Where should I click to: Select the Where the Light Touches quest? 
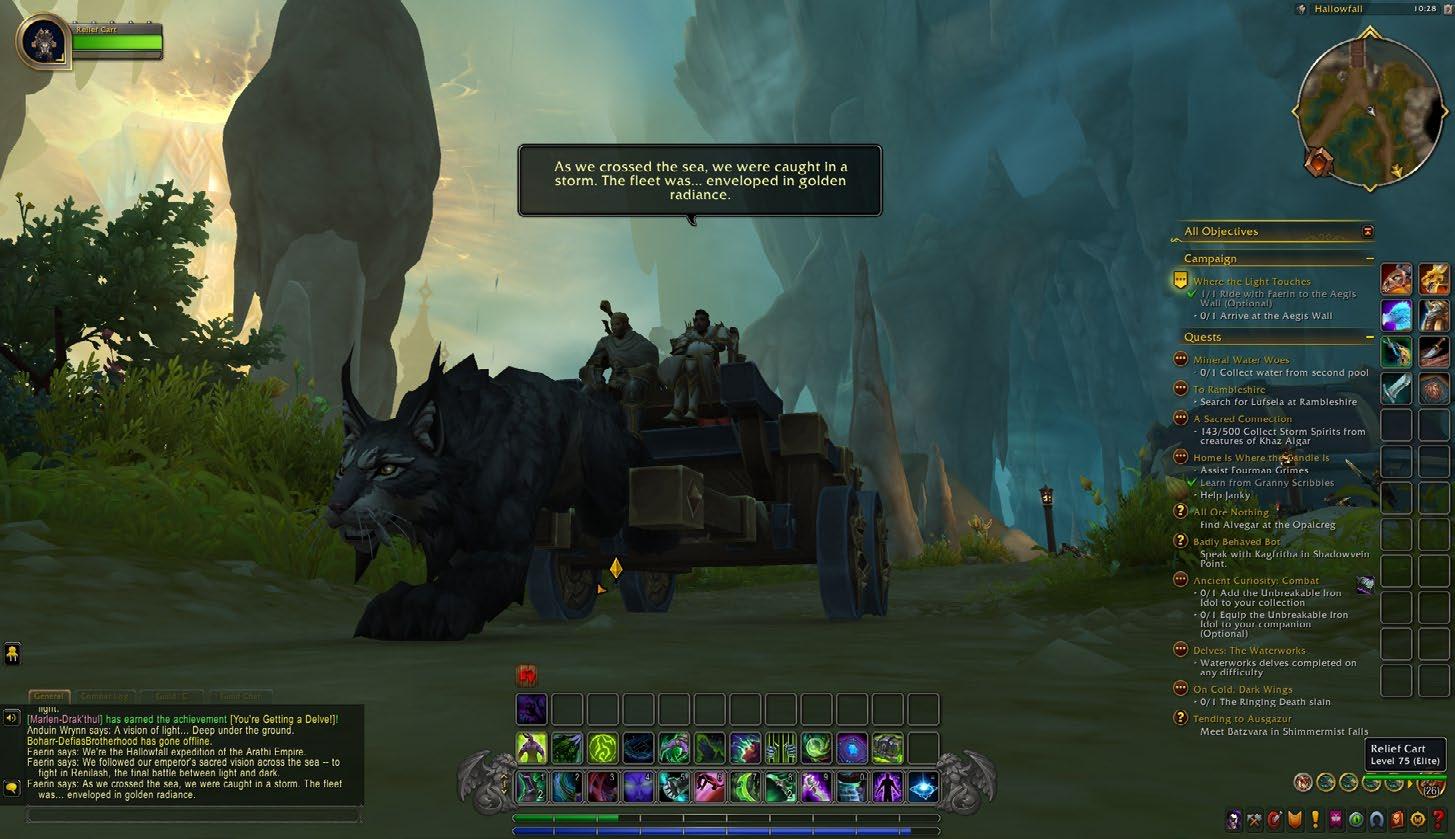click(x=1251, y=282)
